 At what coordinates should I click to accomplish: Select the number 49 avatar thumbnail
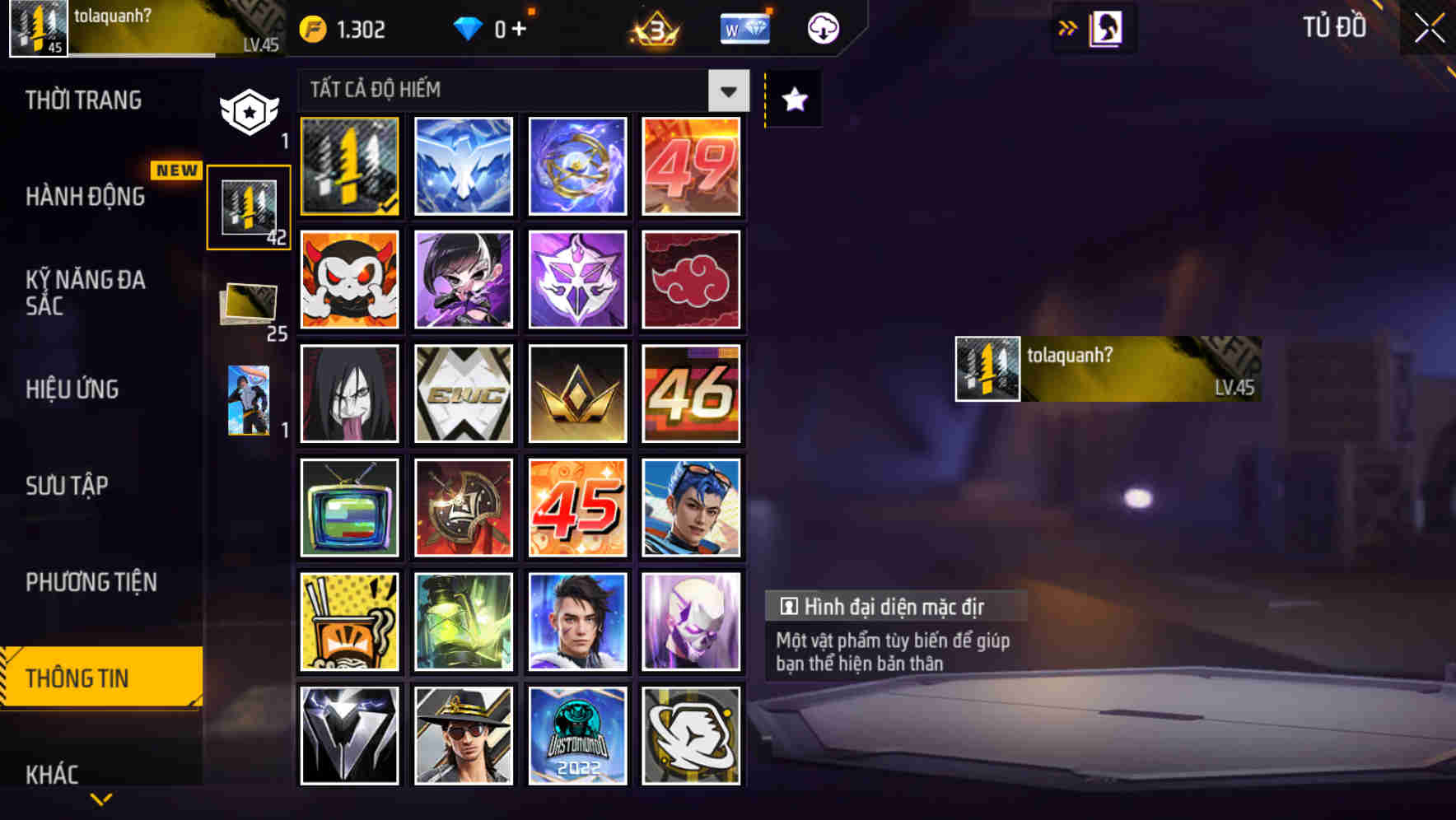692,166
